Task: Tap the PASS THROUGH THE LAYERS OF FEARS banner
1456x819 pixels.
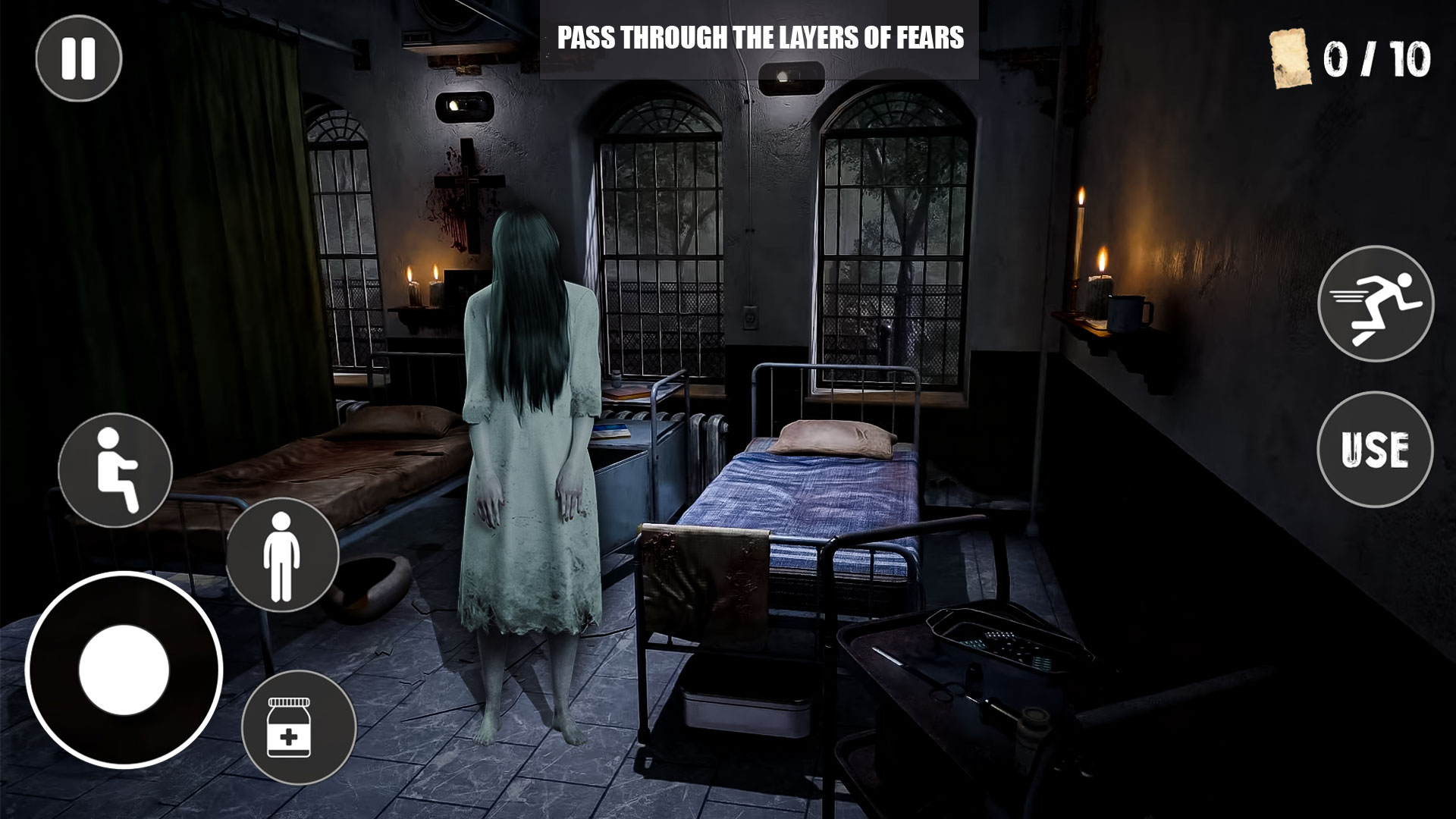Action: pyautogui.click(x=762, y=34)
